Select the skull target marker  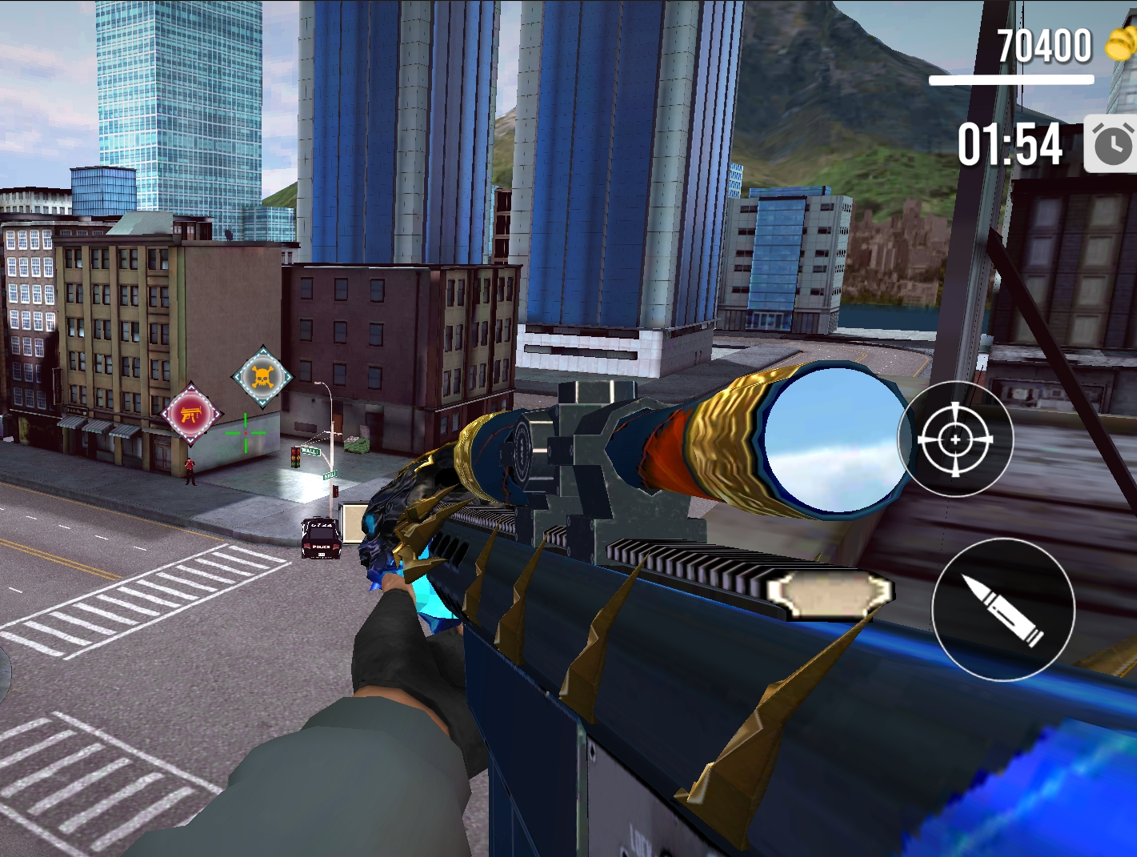point(262,376)
